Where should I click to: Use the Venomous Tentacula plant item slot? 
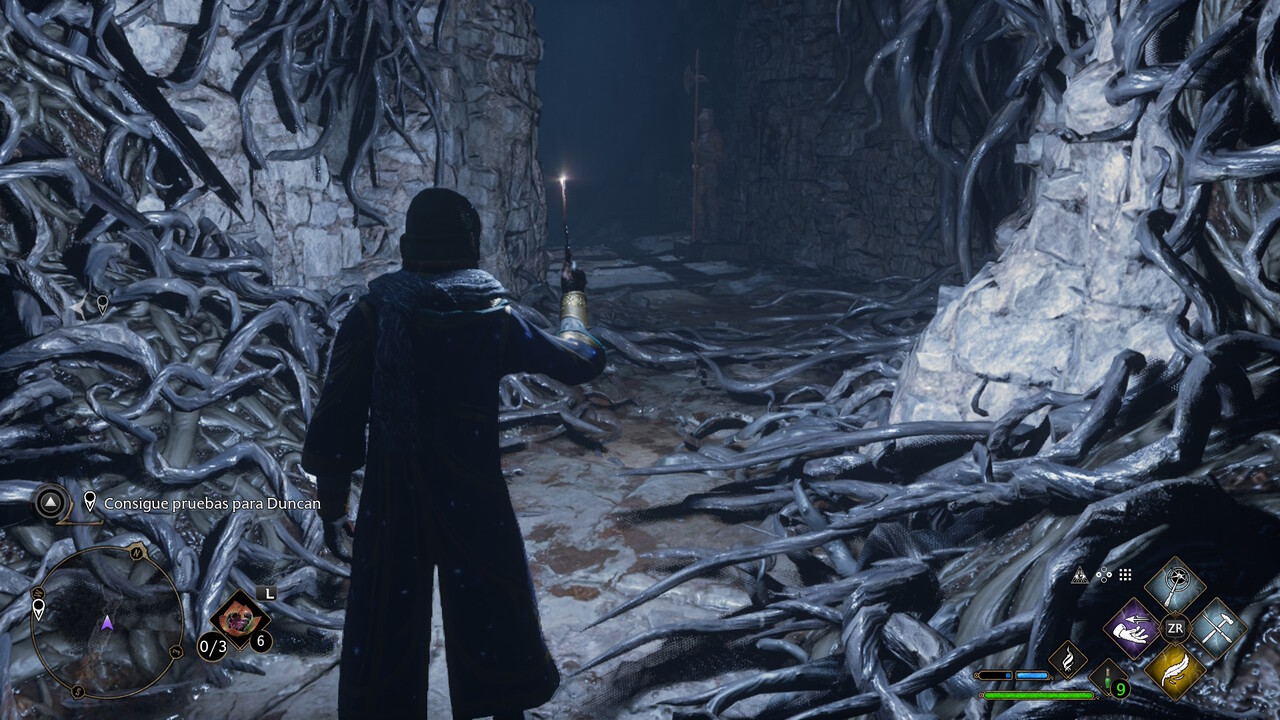point(238,614)
